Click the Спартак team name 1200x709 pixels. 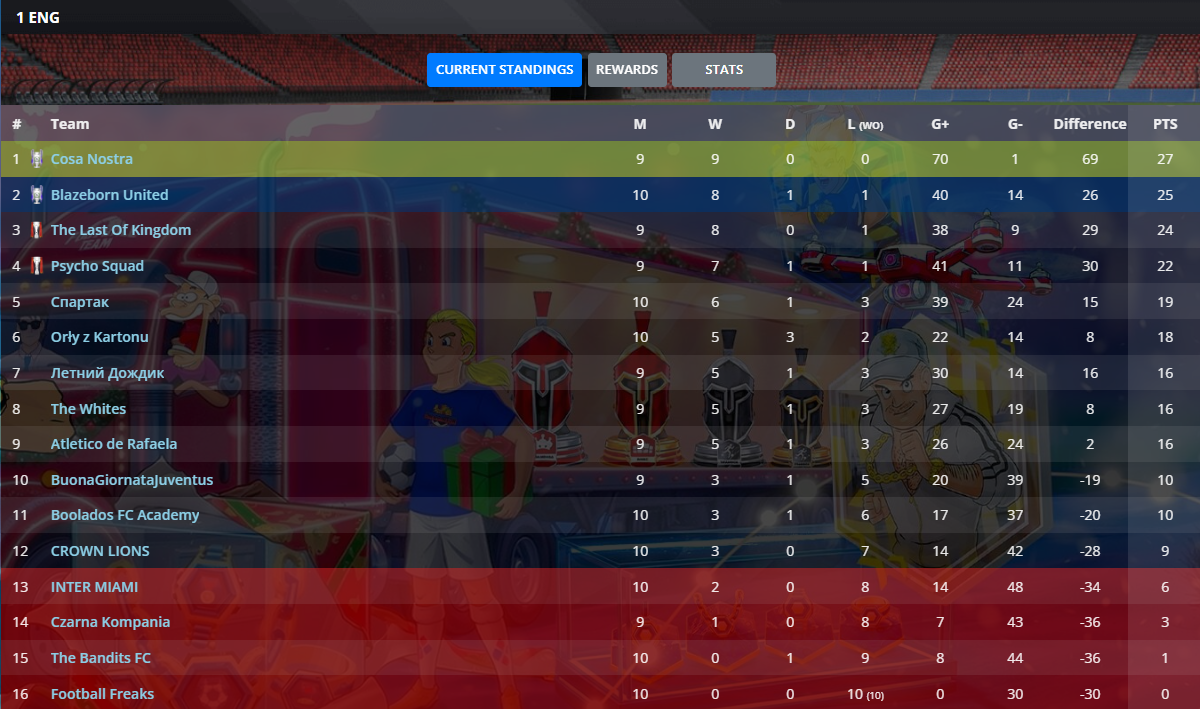(80, 302)
